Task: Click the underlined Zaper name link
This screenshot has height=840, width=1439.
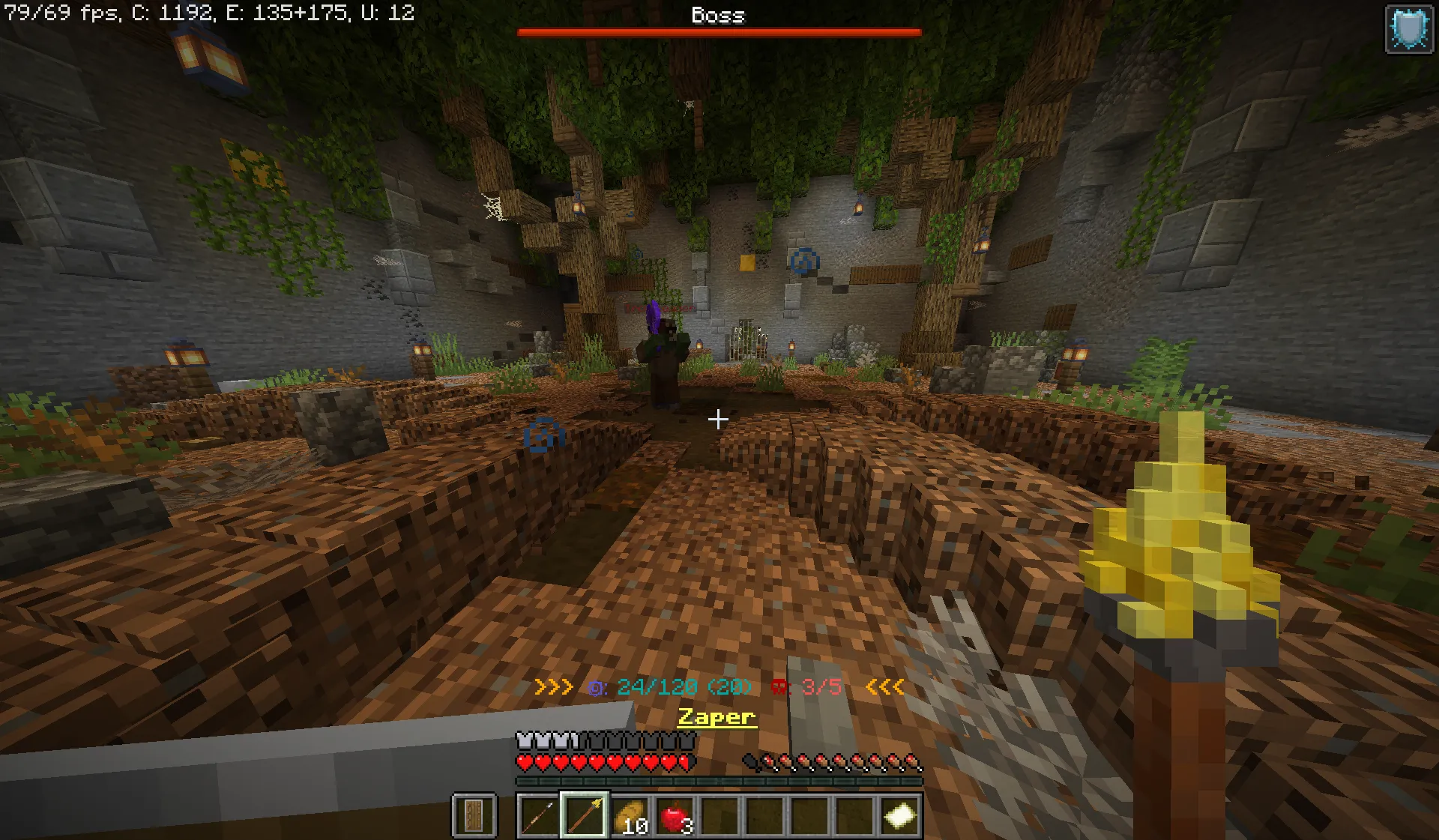Action: point(716,717)
